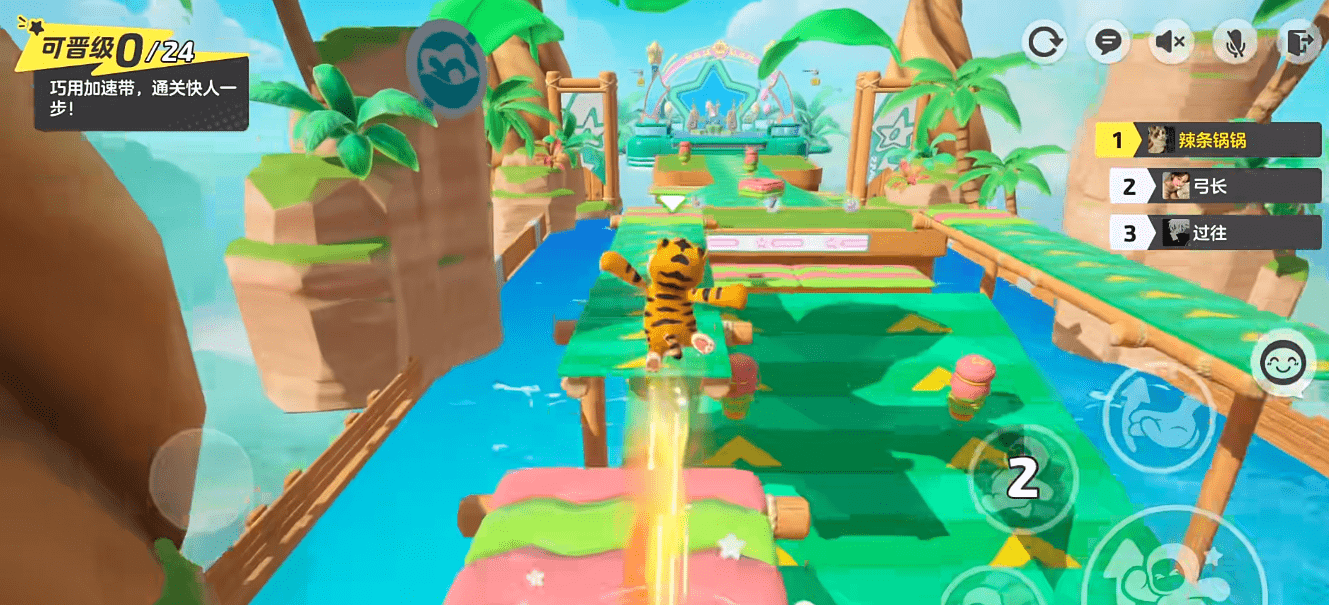This screenshot has width=1329, height=605.
Task: Exit the match via door icon
Action: [1298, 42]
